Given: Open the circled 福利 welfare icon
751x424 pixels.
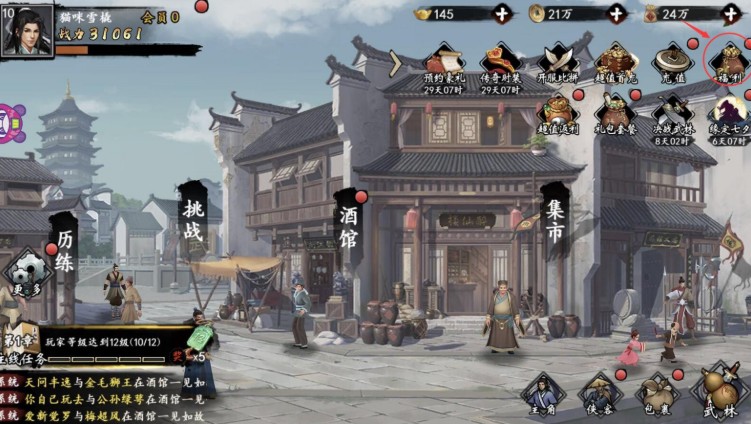Looking at the screenshot, I should (x=727, y=62).
